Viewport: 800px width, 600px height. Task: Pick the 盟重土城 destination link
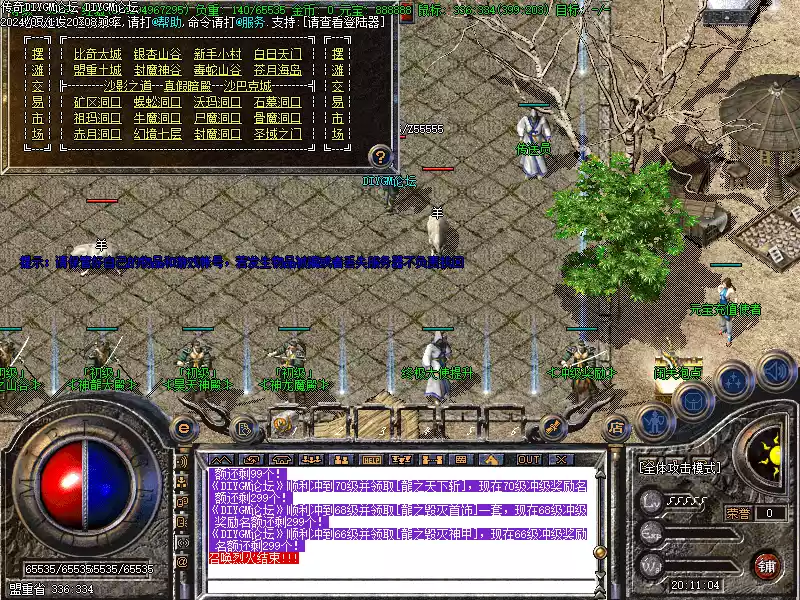point(98,70)
